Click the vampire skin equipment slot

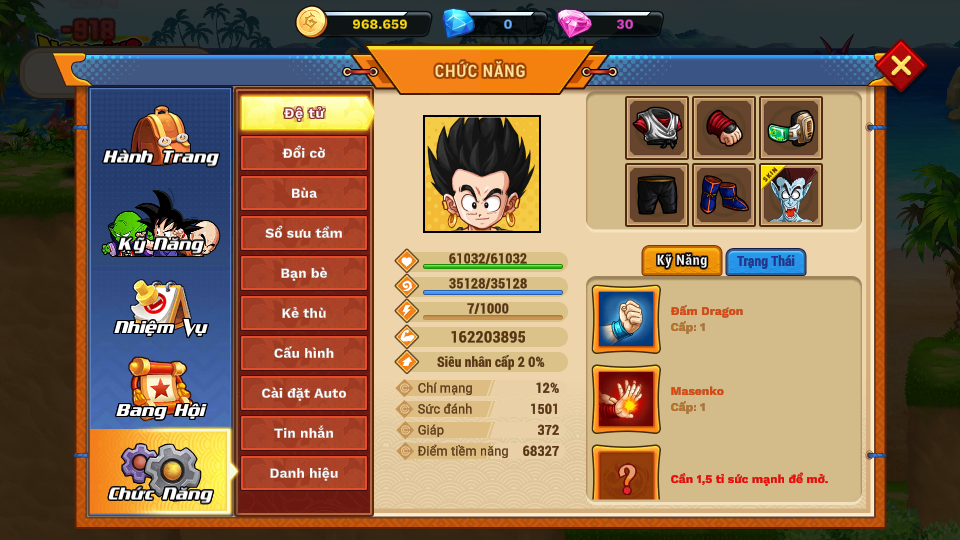click(x=791, y=195)
